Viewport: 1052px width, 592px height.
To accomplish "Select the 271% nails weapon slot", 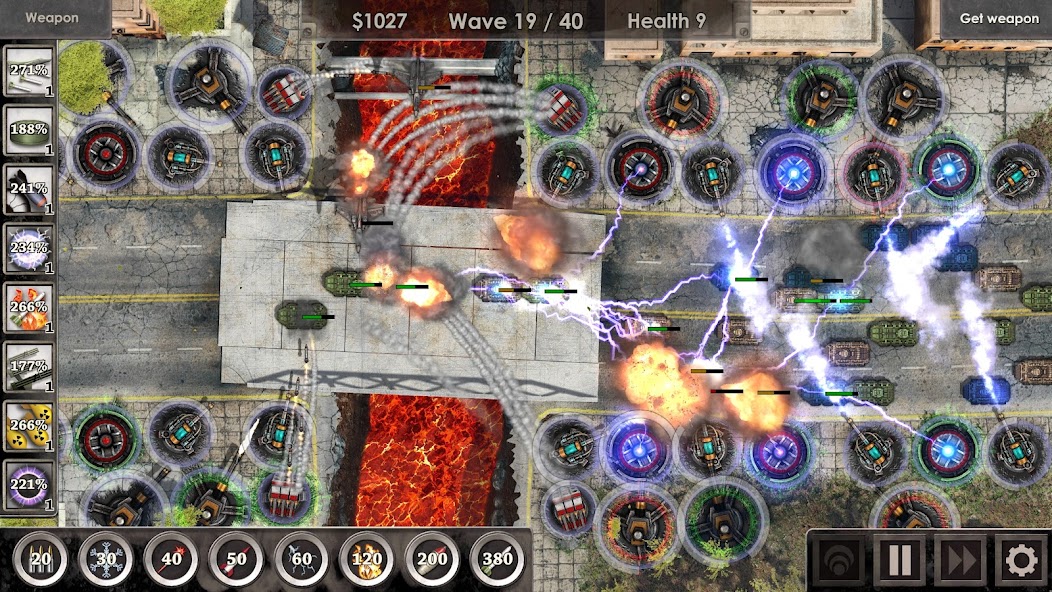I will (x=29, y=72).
